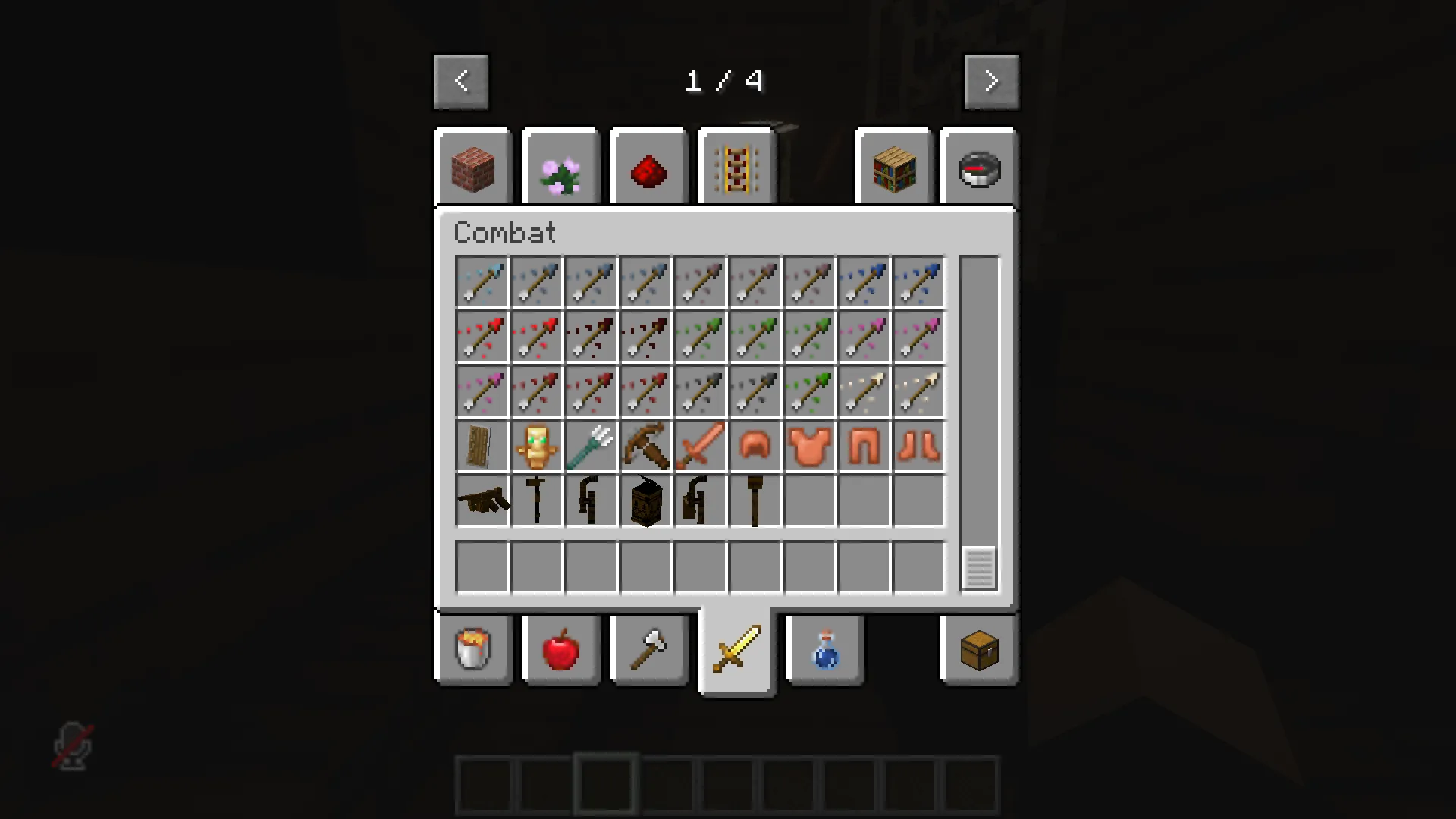This screenshot has height=819, width=1456.
Task: Open the saved hotbars chest tab
Action: pyautogui.click(x=978, y=650)
